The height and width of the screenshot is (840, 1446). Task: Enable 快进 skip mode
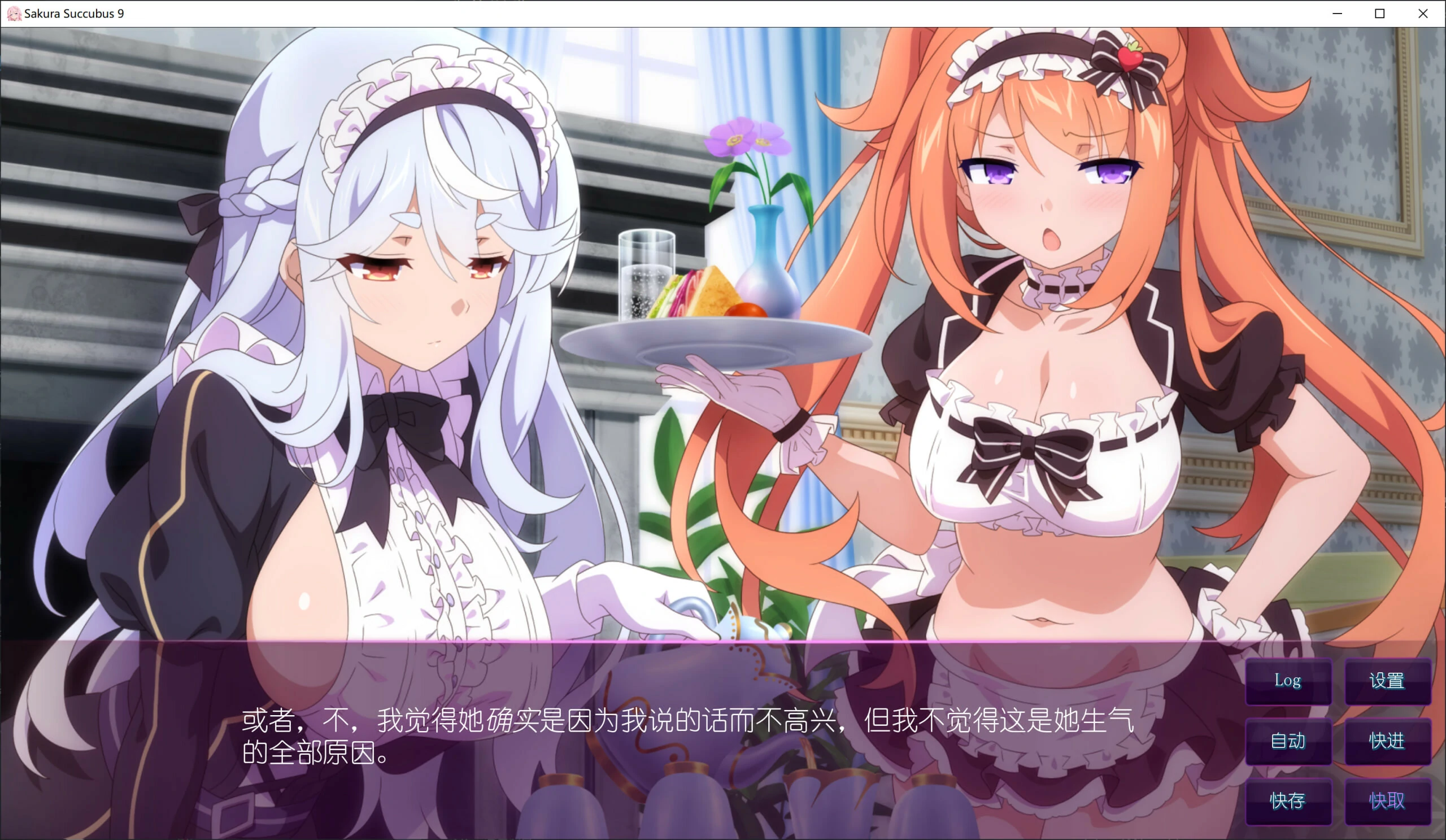[x=1388, y=741]
